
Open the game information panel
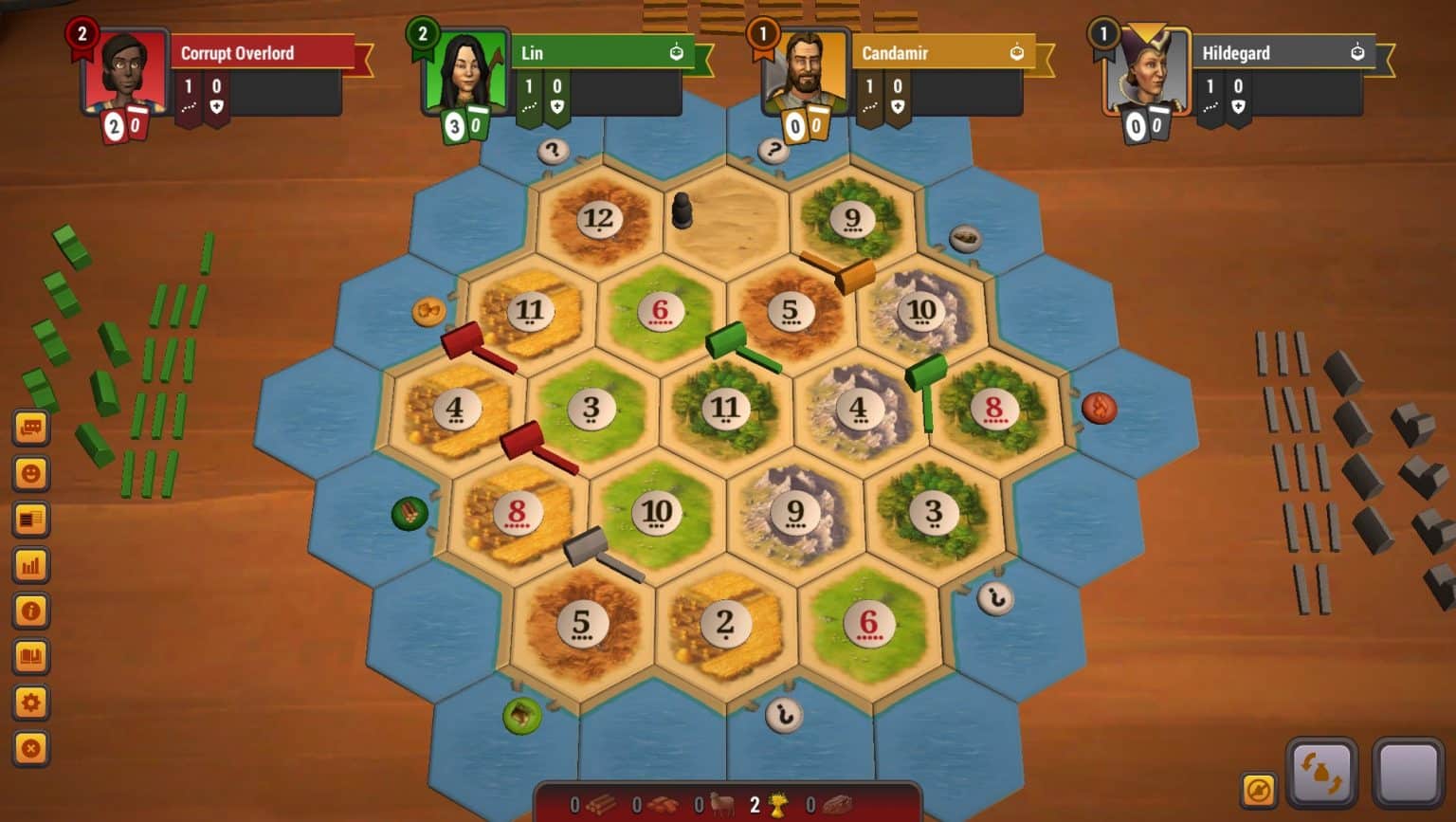pos(31,612)
